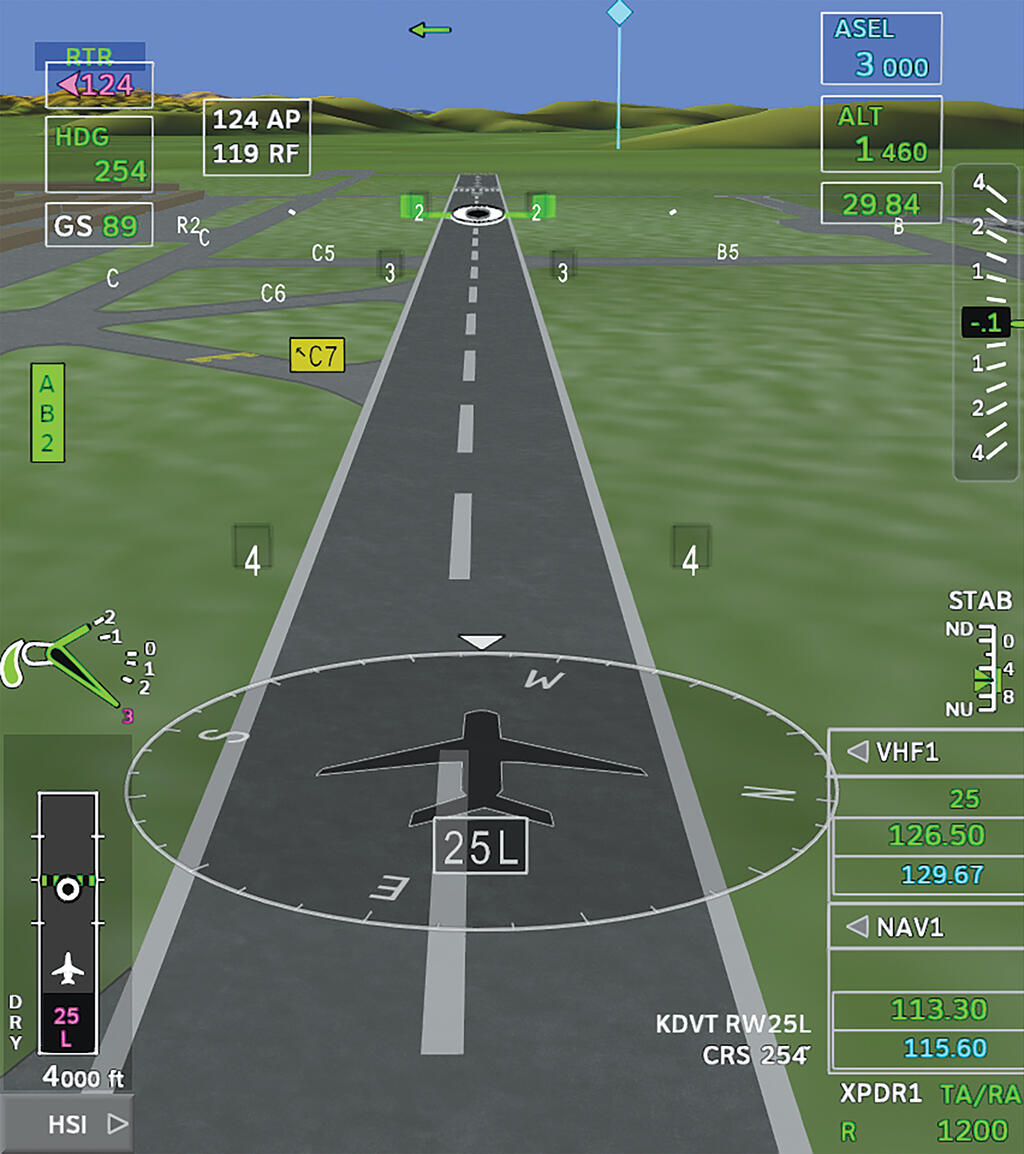Image resolution: width=1024 pixels, height=1154 pixels.
Task: Select the HDG 254 heading box
Action: pos(99,154)
